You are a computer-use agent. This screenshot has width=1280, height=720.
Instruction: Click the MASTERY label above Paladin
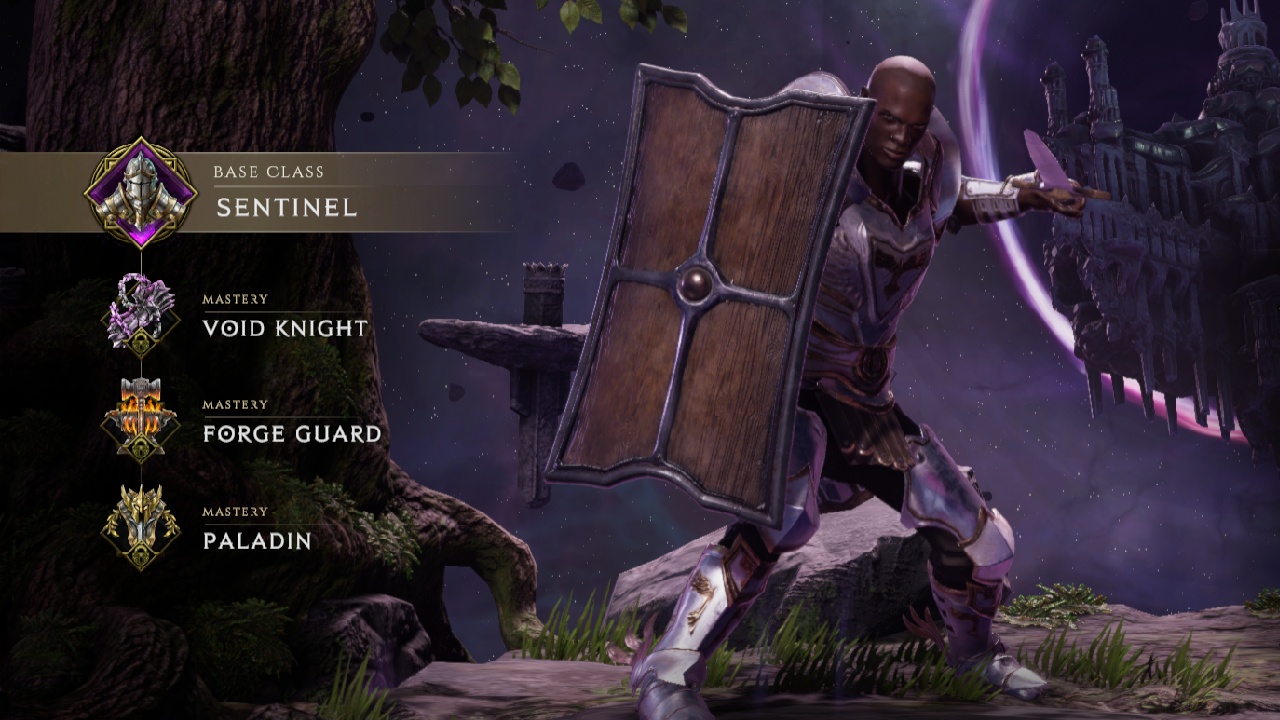click(x=235, y=513)
